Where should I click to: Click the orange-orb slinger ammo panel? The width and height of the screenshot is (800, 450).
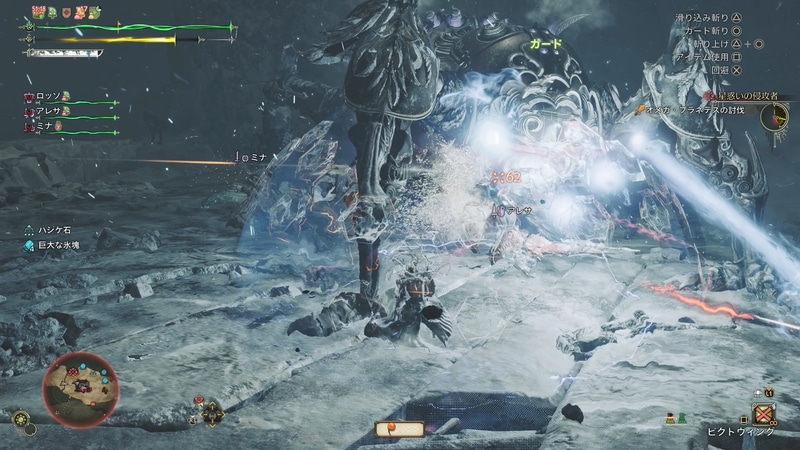tap(398, 429)
